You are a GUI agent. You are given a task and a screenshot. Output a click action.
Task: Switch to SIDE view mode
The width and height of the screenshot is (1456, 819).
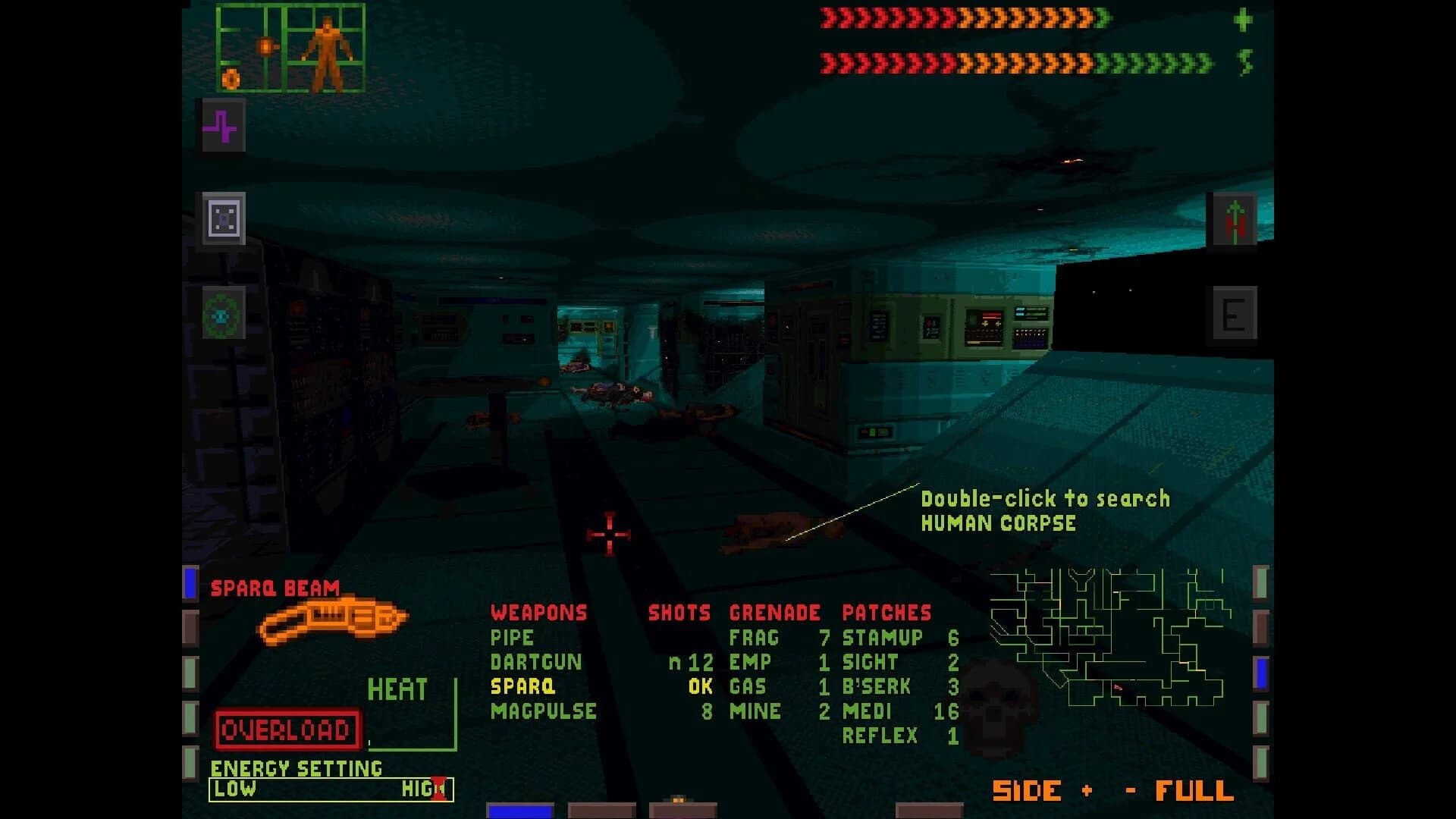coord(1027,791)
